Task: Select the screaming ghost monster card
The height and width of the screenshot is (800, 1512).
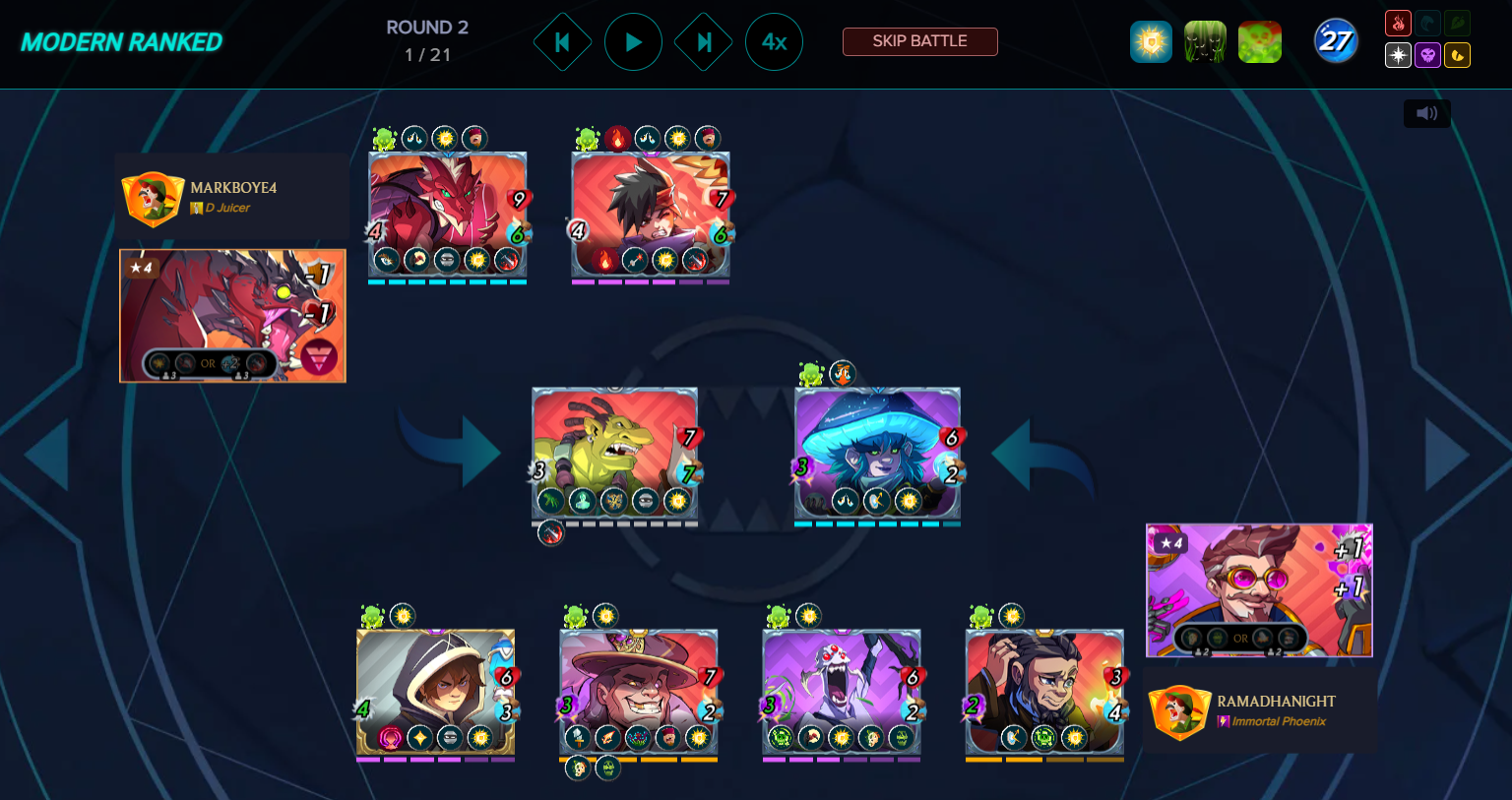Action: (842, 689)
